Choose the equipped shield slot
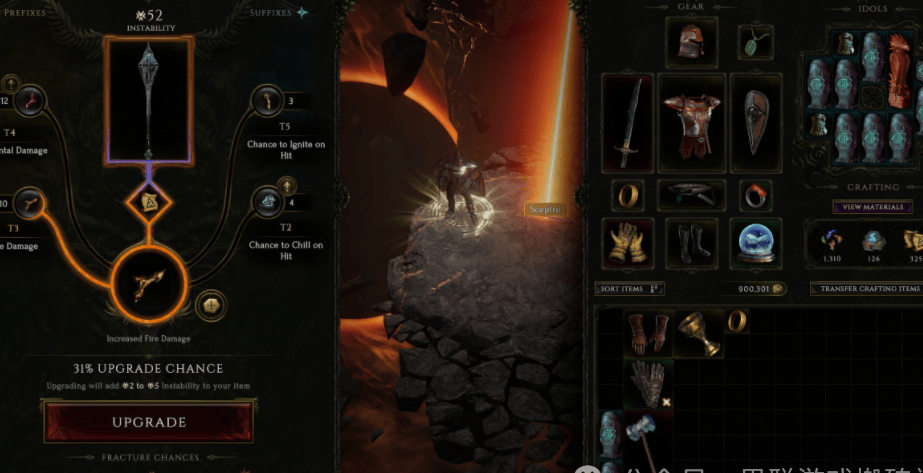Viewport: 923px width, 473px height. click(x=754, y=121)
